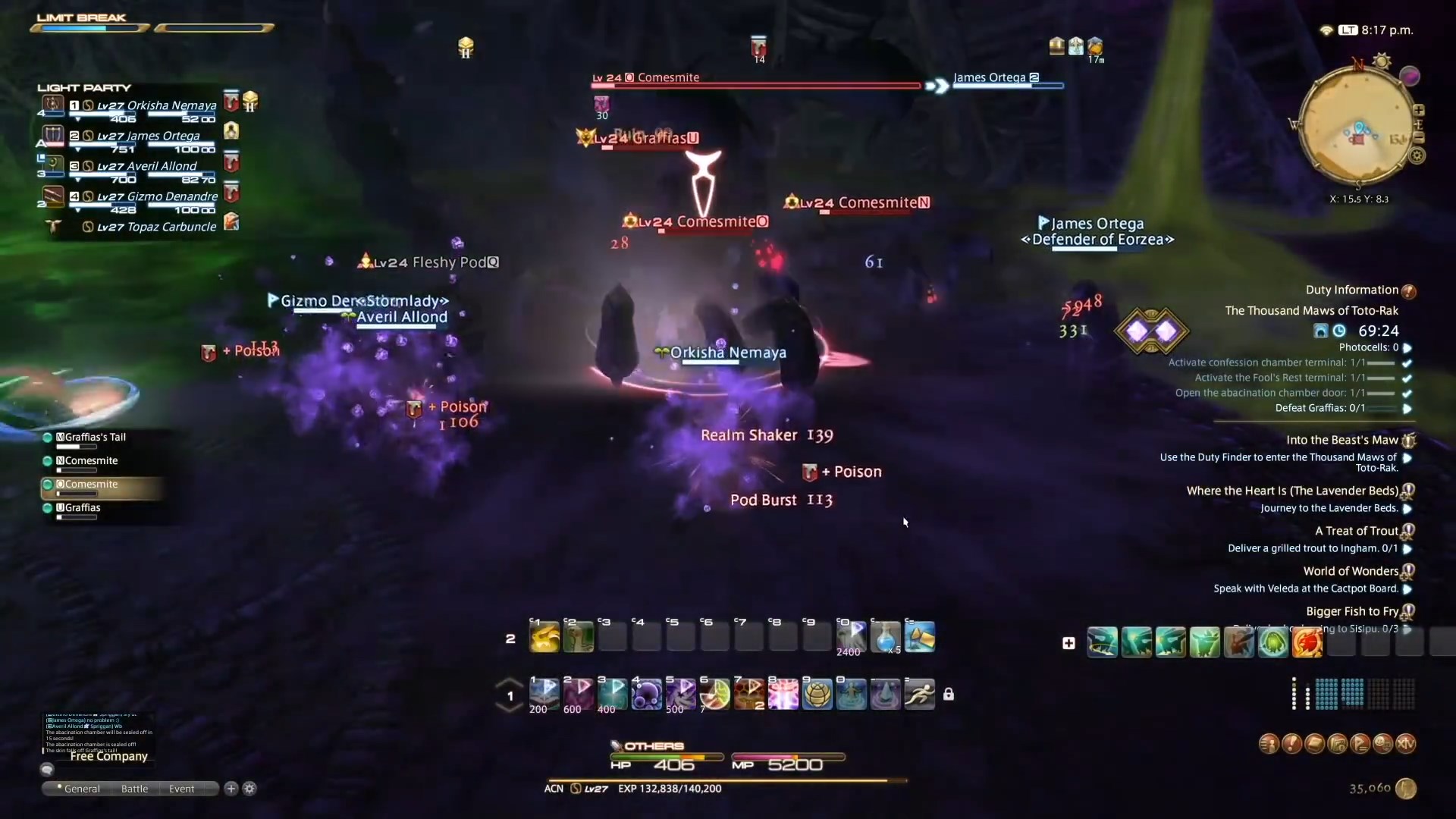Use the x5 potion on hotbar 2
The width and height of the screenshot is (1456, 819).
coord(886,639)
